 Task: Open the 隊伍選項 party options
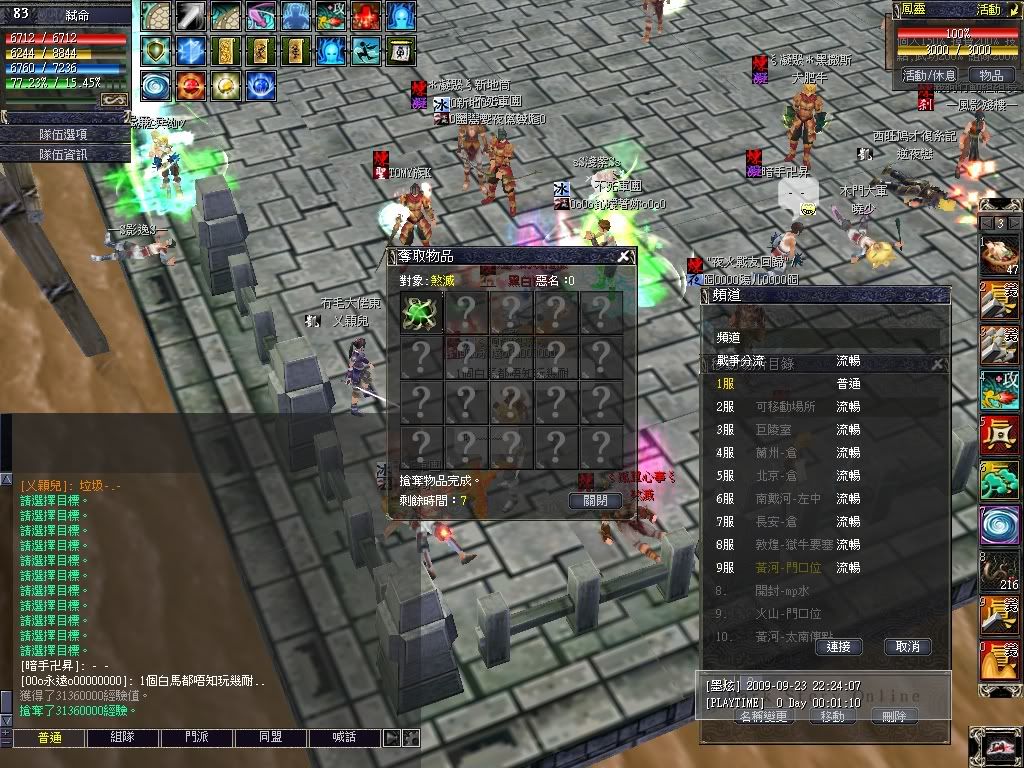pyautogui.click(x=63, y=134)
